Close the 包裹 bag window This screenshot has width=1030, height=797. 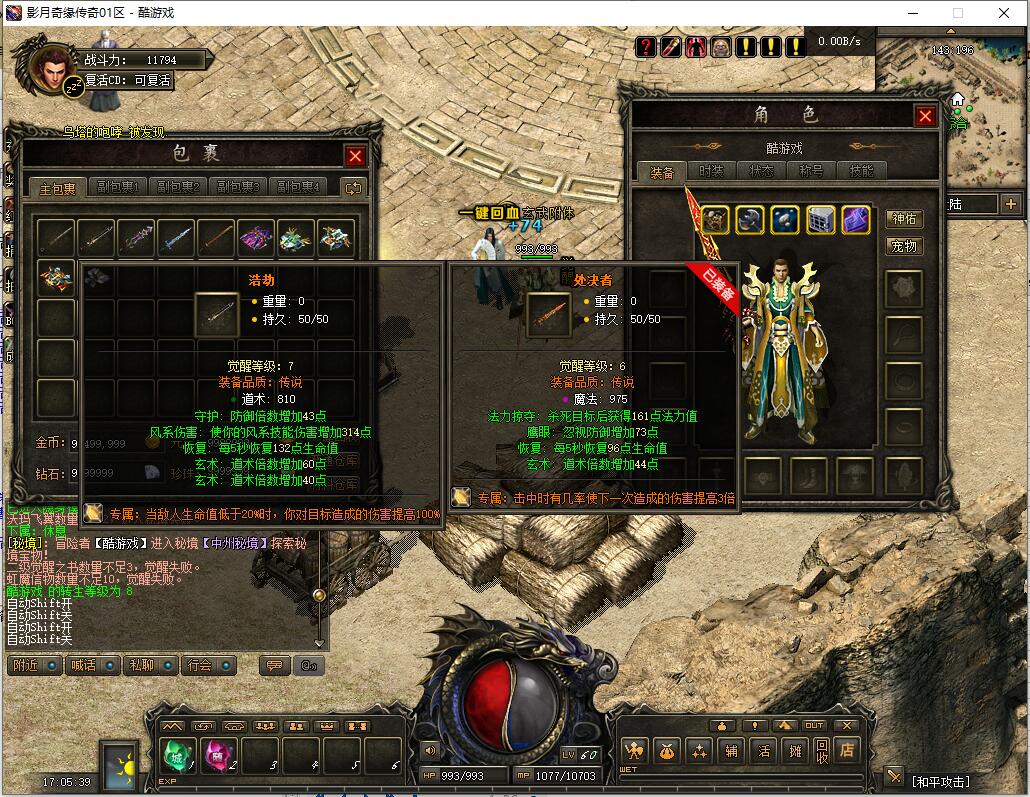pyautogui.click(x=355, y=156)
